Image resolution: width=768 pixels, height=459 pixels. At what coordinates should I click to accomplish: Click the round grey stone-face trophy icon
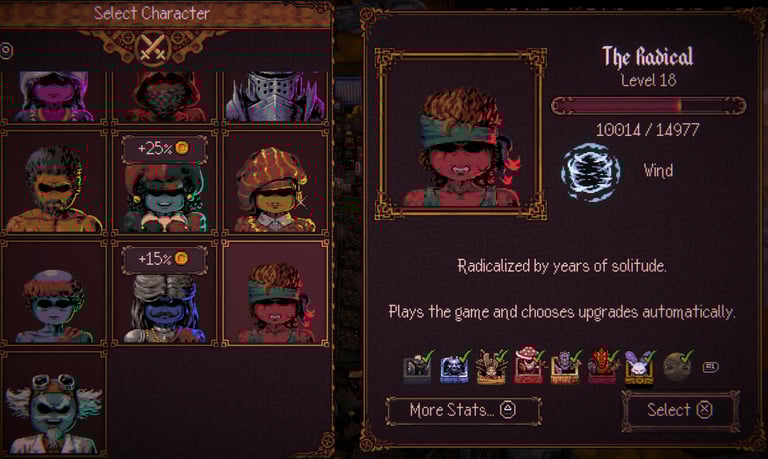(676, 367)
